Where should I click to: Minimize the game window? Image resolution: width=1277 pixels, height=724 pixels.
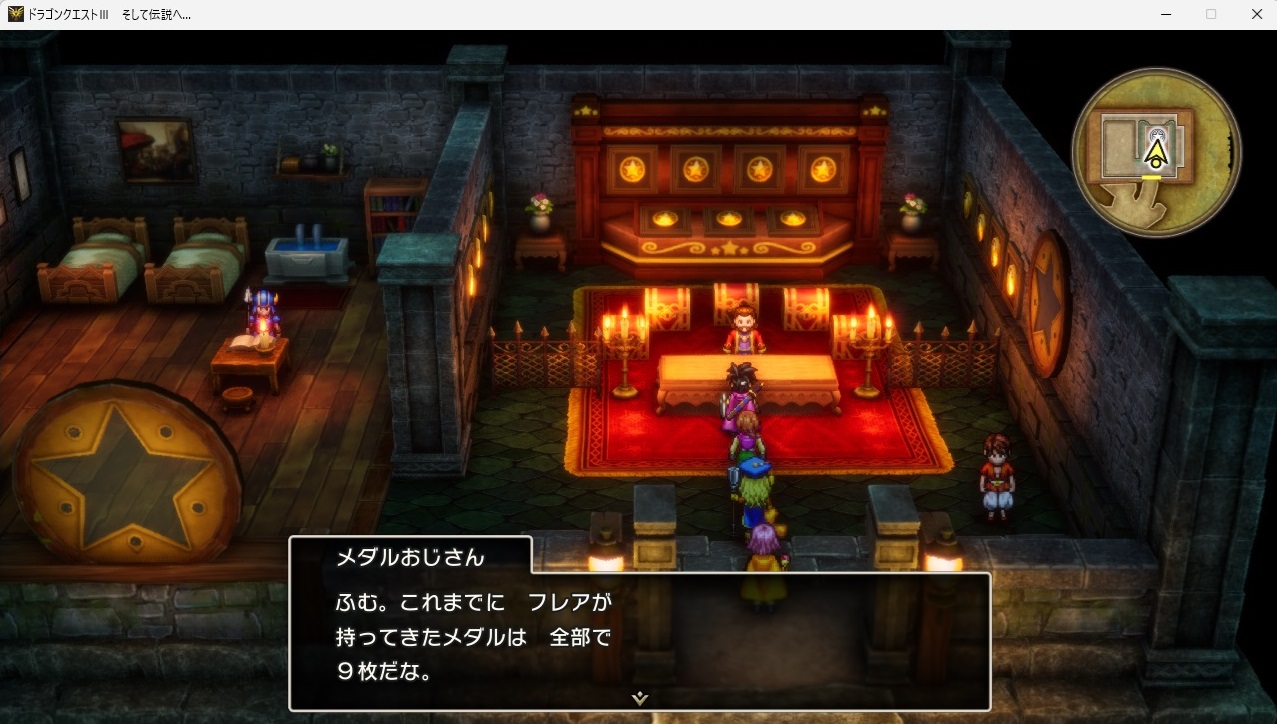tap(1166, 14)
